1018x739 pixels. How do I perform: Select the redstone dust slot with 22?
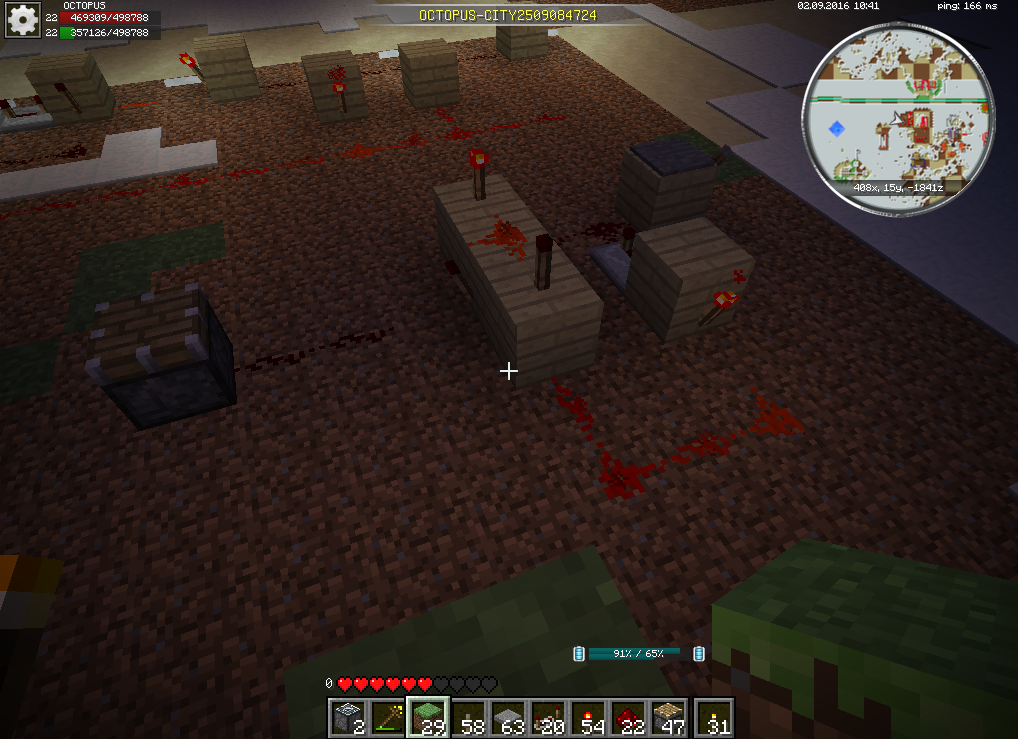click(x=630, y=718)
